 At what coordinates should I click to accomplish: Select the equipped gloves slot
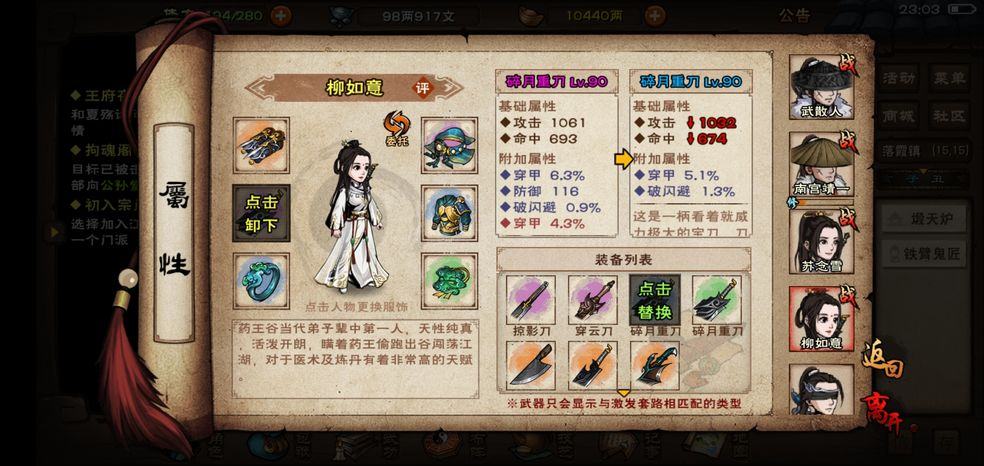click(x=261, y=145)
